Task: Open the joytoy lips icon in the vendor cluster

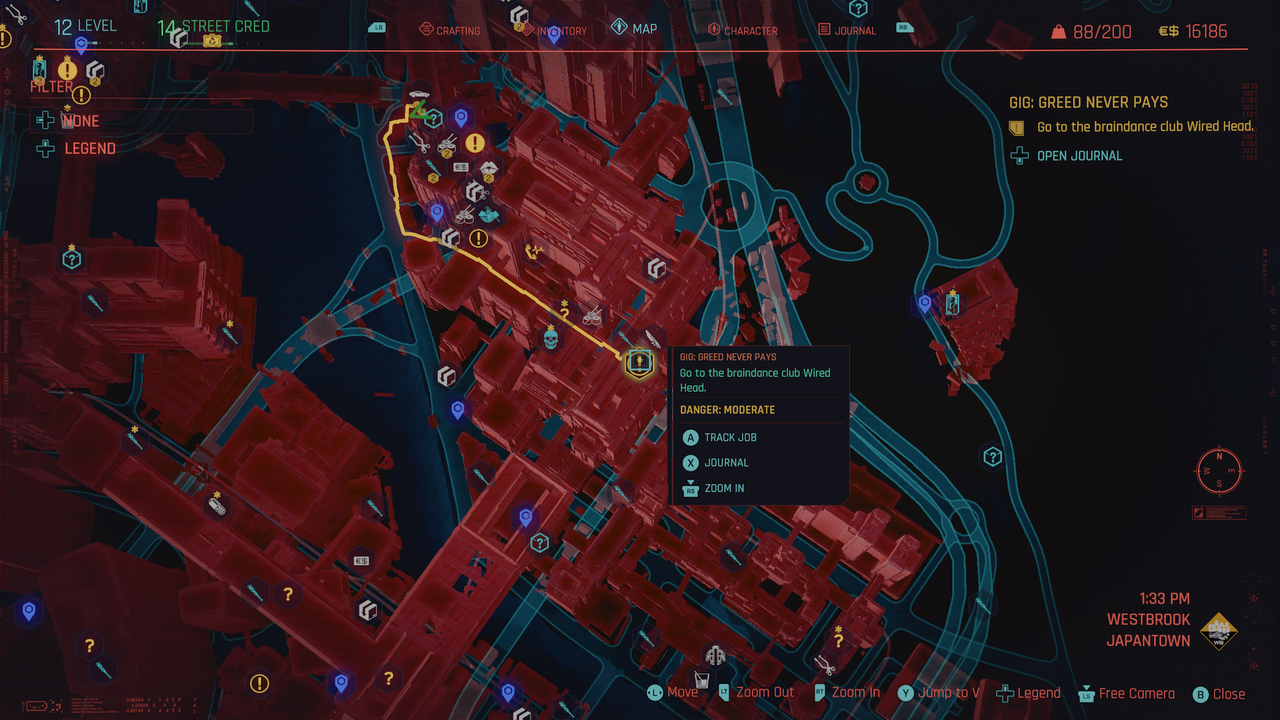Action: click(x=489, y=166)
